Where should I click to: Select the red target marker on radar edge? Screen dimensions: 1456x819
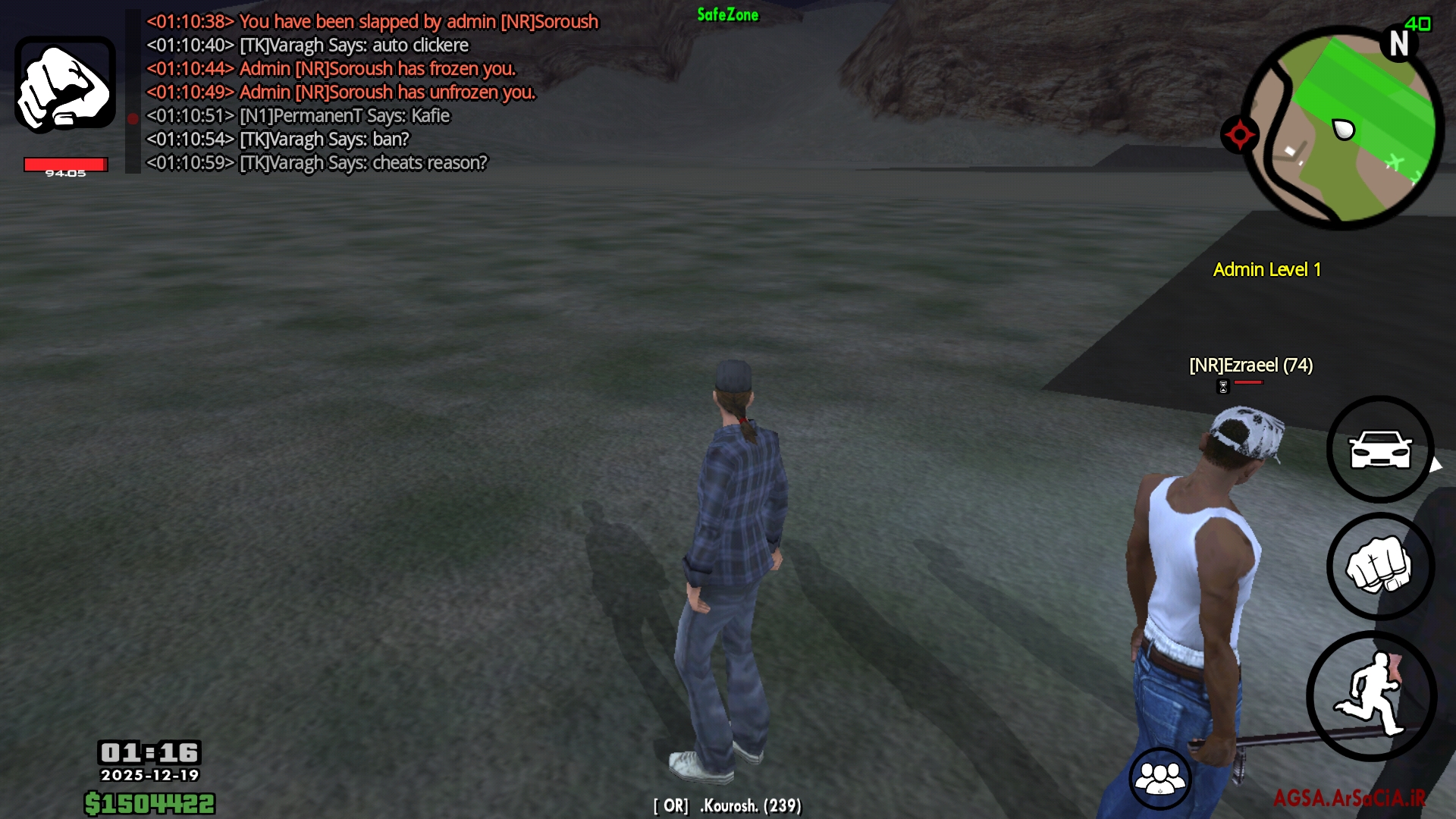[x=1239, y=135]
